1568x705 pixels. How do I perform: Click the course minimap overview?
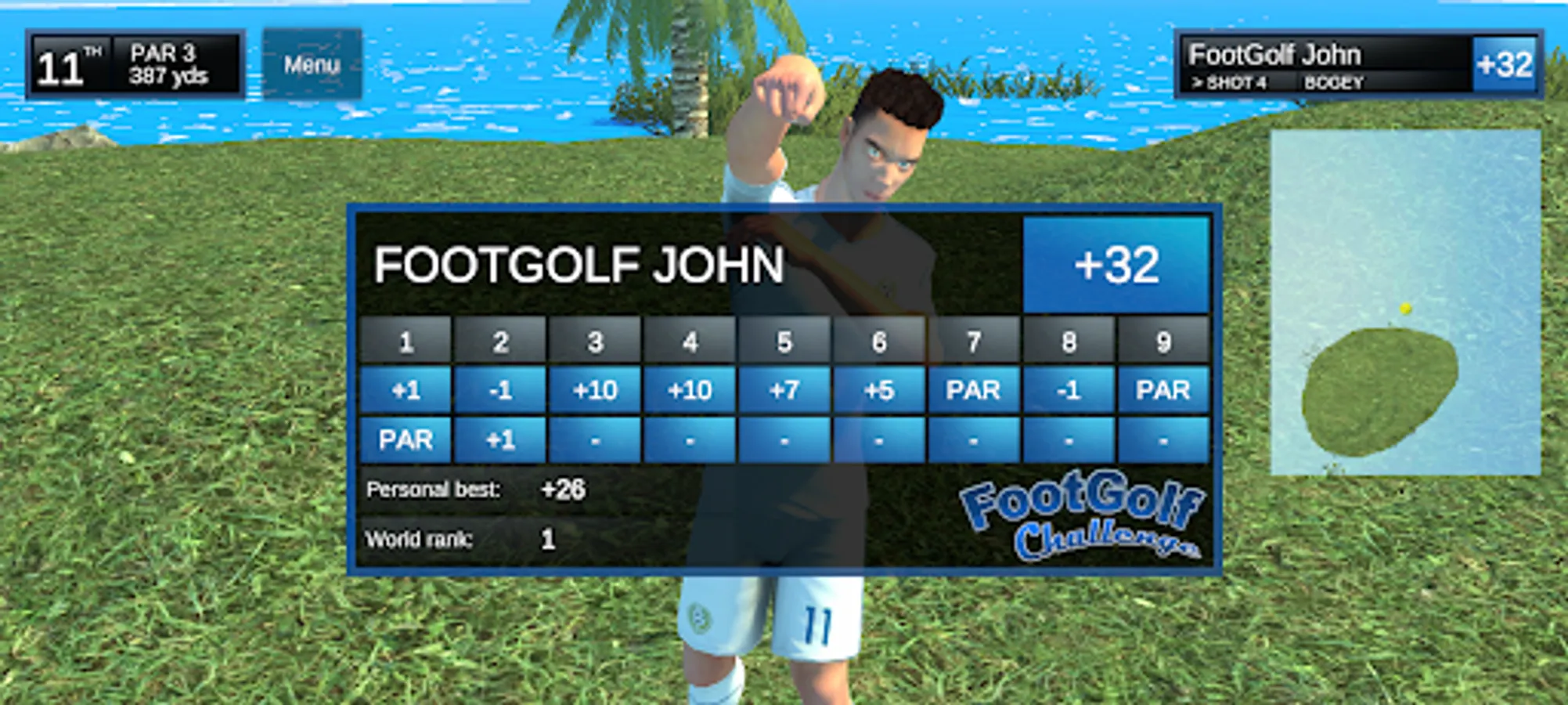click(x=1405, y=302)
